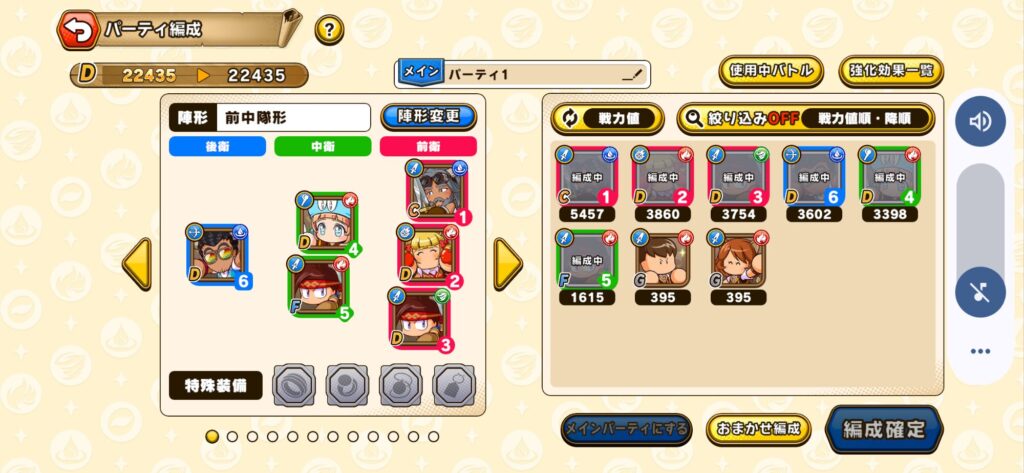Select the back-row character in slot 6

[x=215, y=254]
